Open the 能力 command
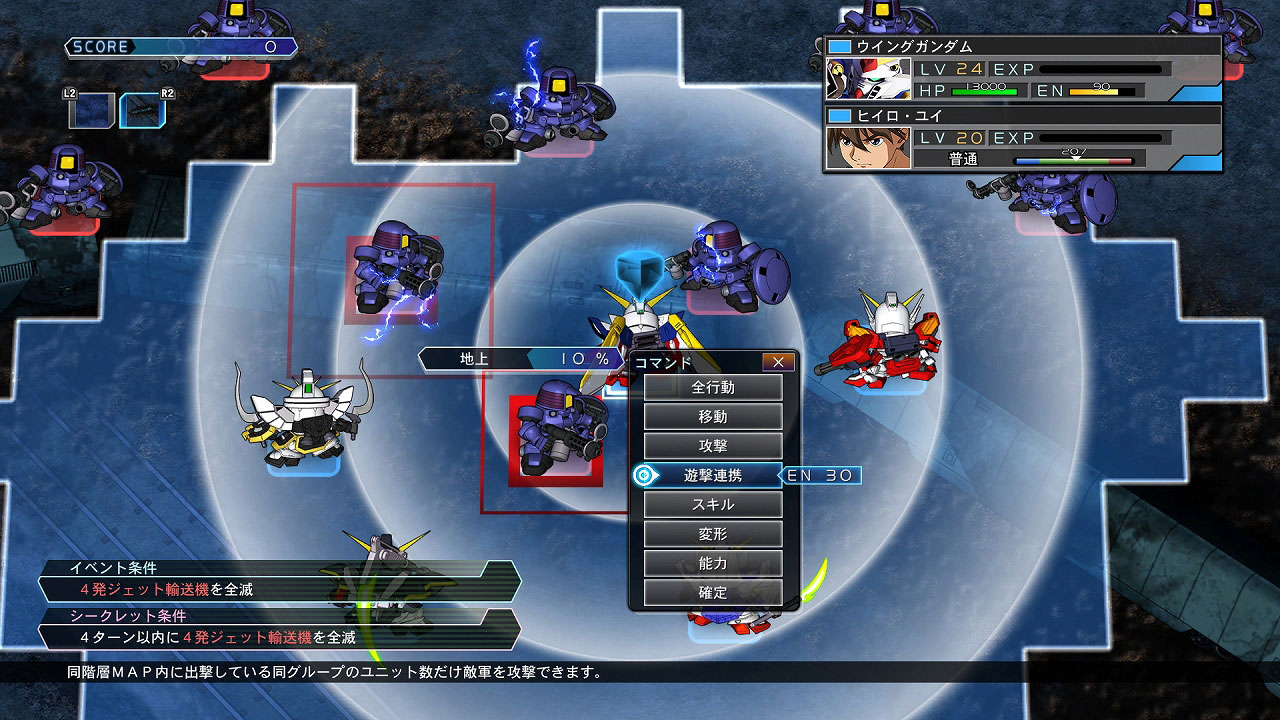Viewport: 1280px width, 720px height. point(712,564)
